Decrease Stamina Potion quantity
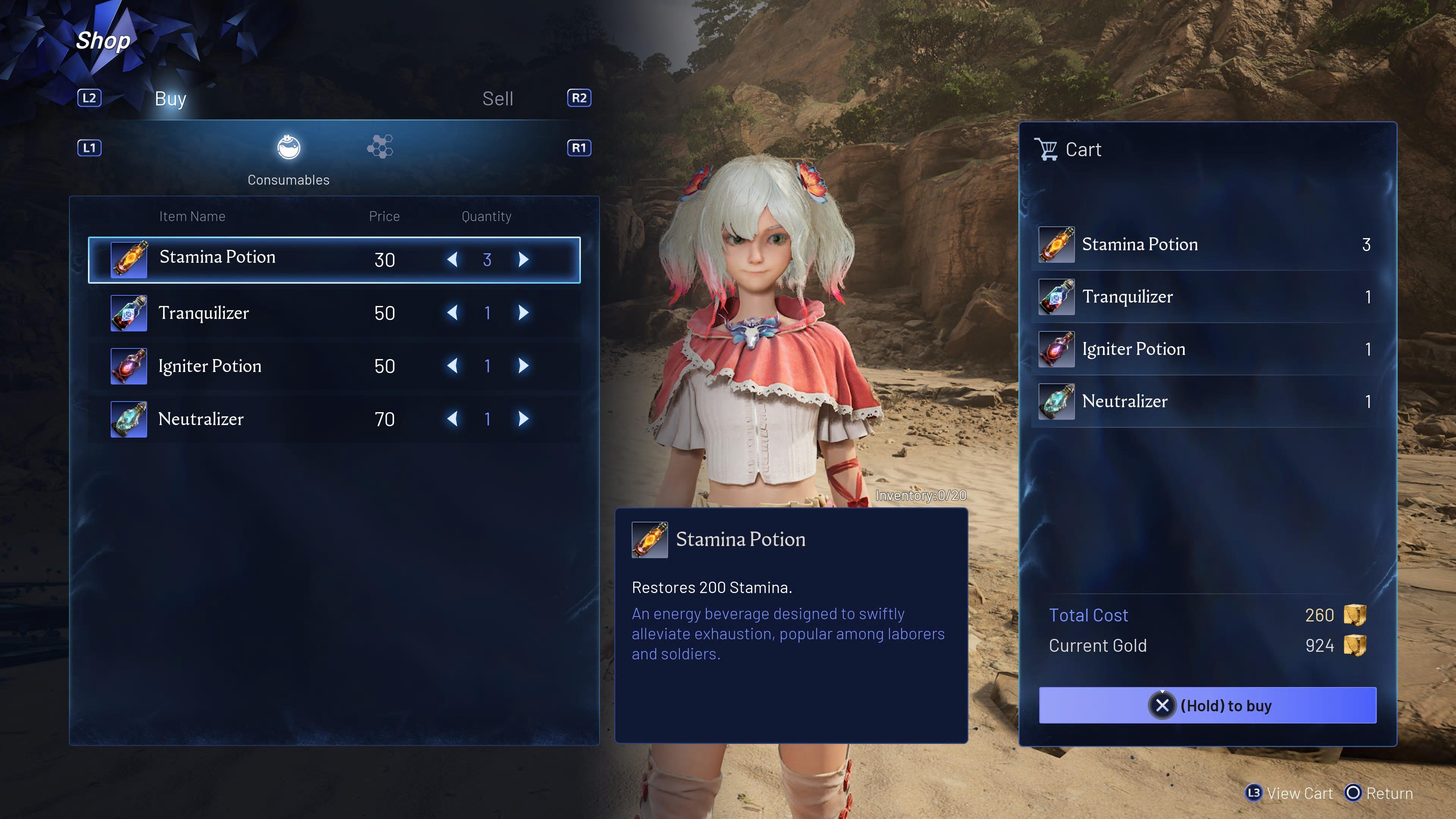The image size is (1456, 819). [x=452, y=259]
